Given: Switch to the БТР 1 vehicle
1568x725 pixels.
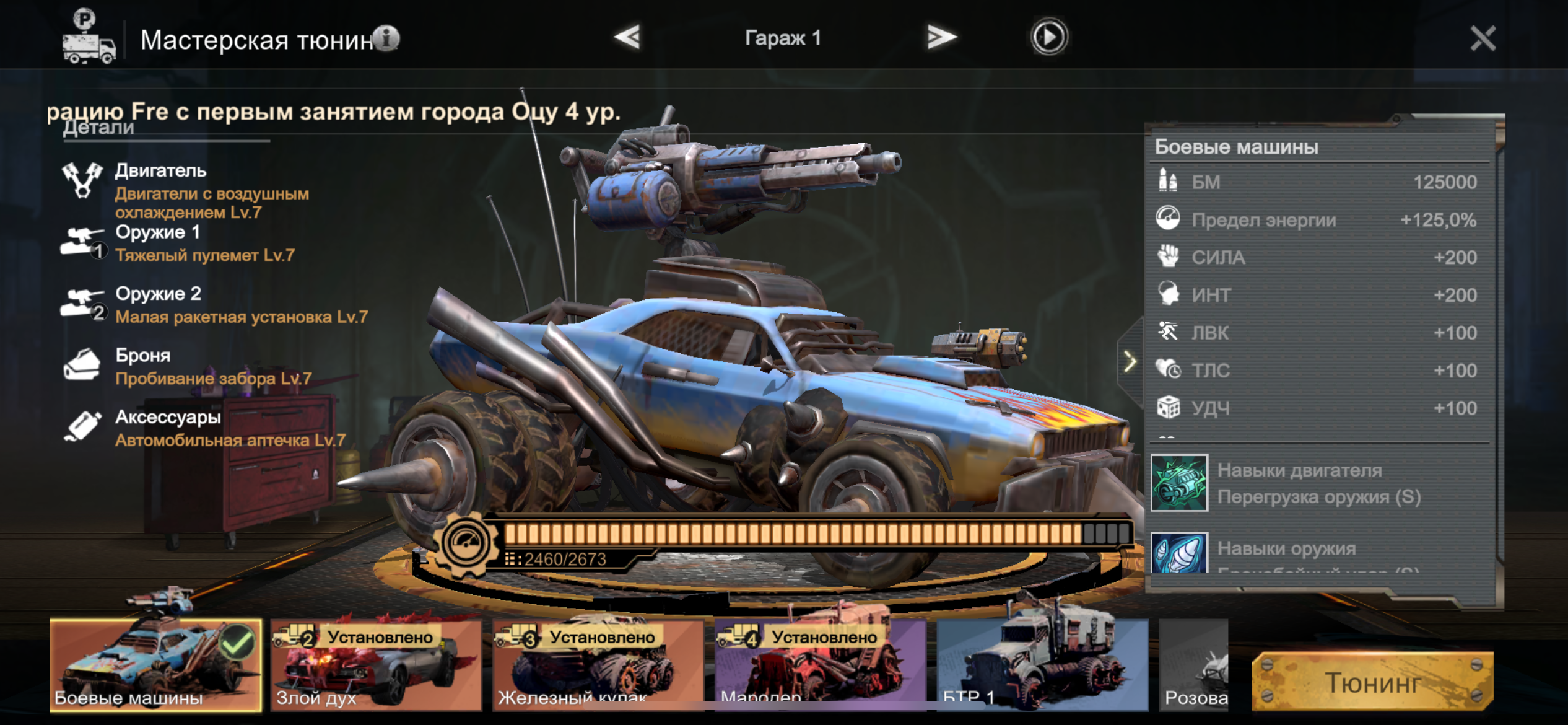Looking at the screenshot, I should tap(1042, 665).
